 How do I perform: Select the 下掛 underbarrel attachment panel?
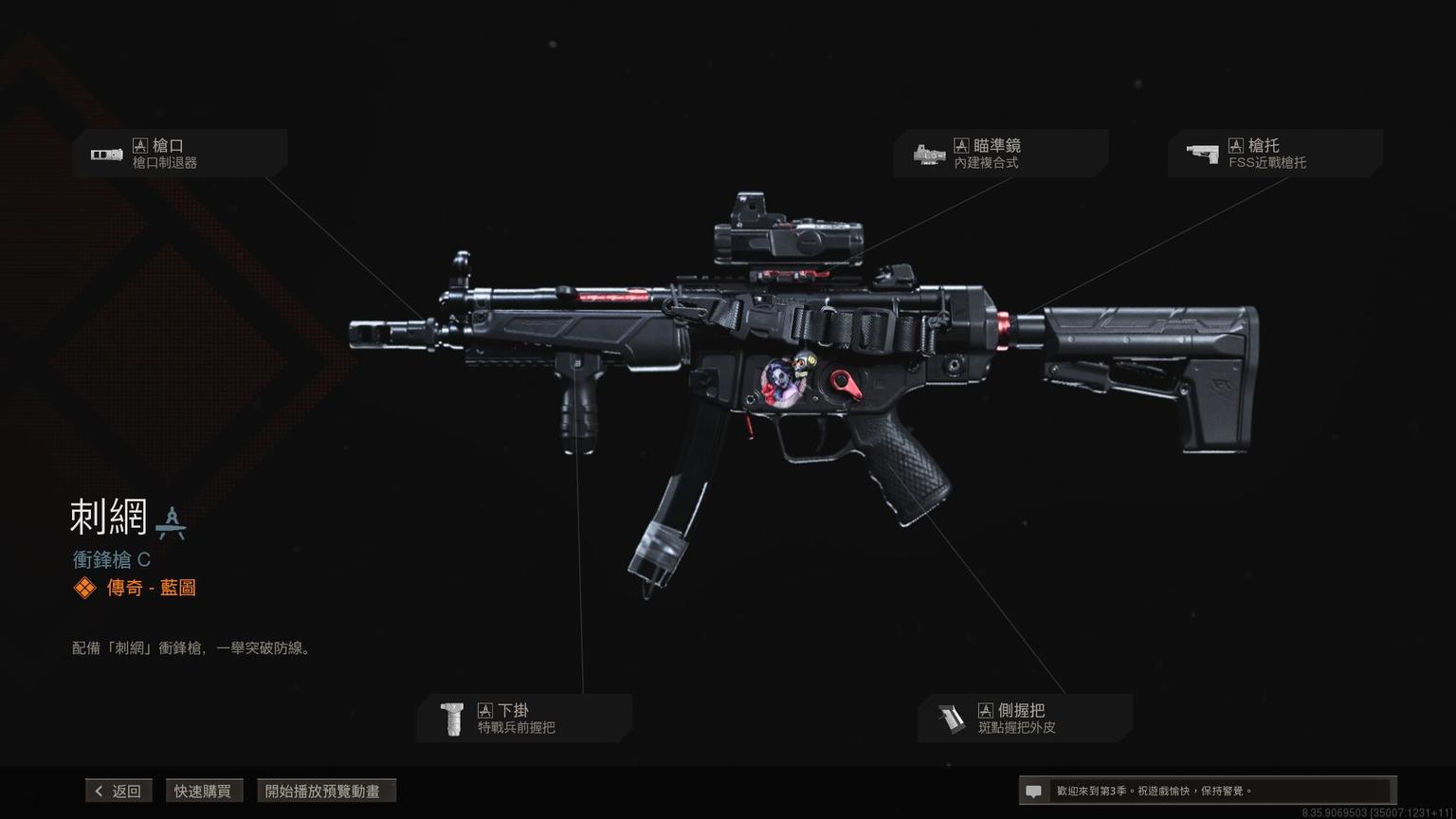[x=524, y=719]
